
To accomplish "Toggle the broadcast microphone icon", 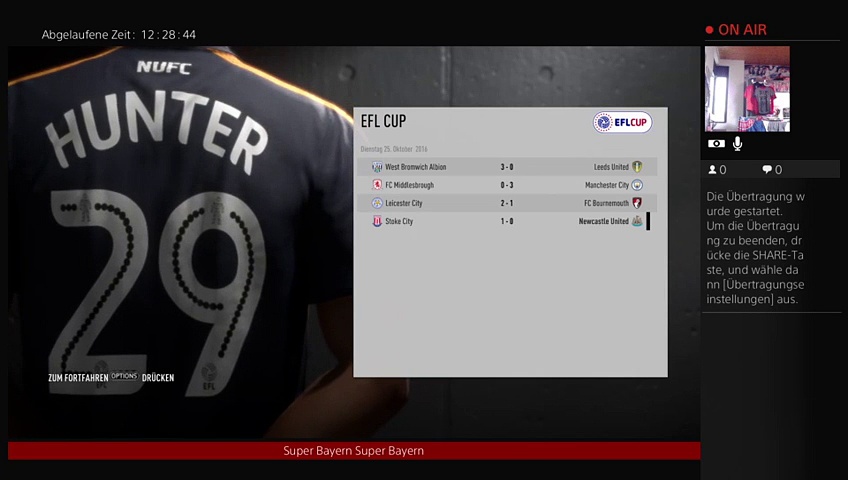I will 737,144.
